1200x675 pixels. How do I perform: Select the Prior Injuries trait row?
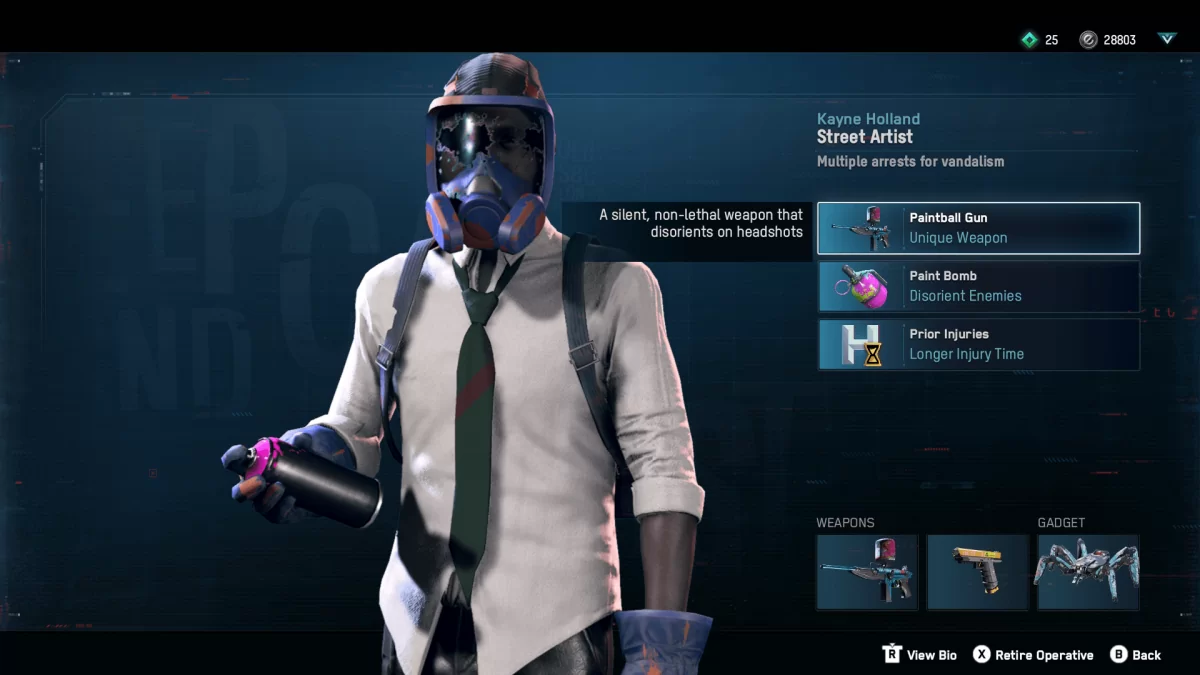[978, 344]
